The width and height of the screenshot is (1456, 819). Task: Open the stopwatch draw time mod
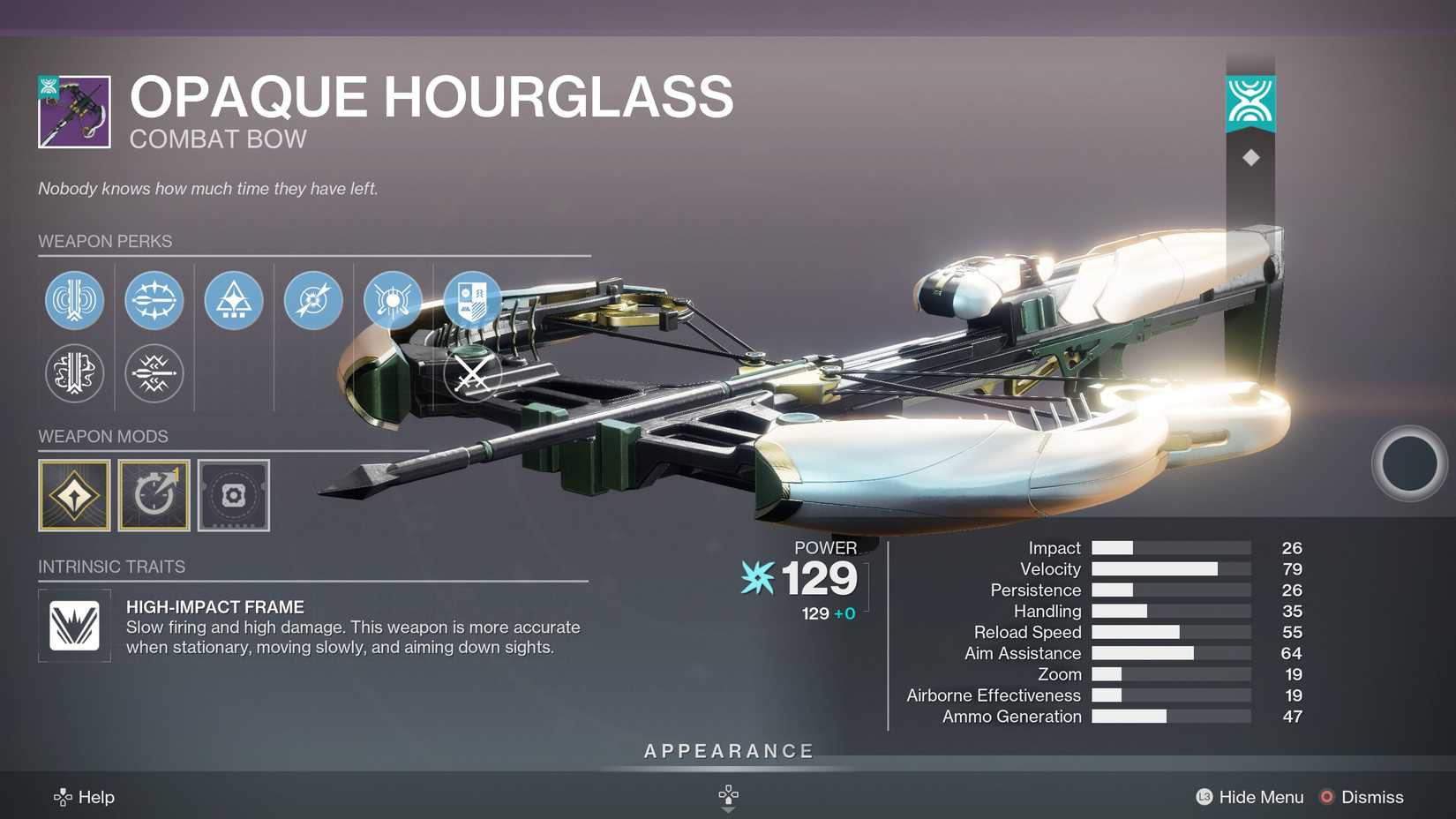point(154,495)
